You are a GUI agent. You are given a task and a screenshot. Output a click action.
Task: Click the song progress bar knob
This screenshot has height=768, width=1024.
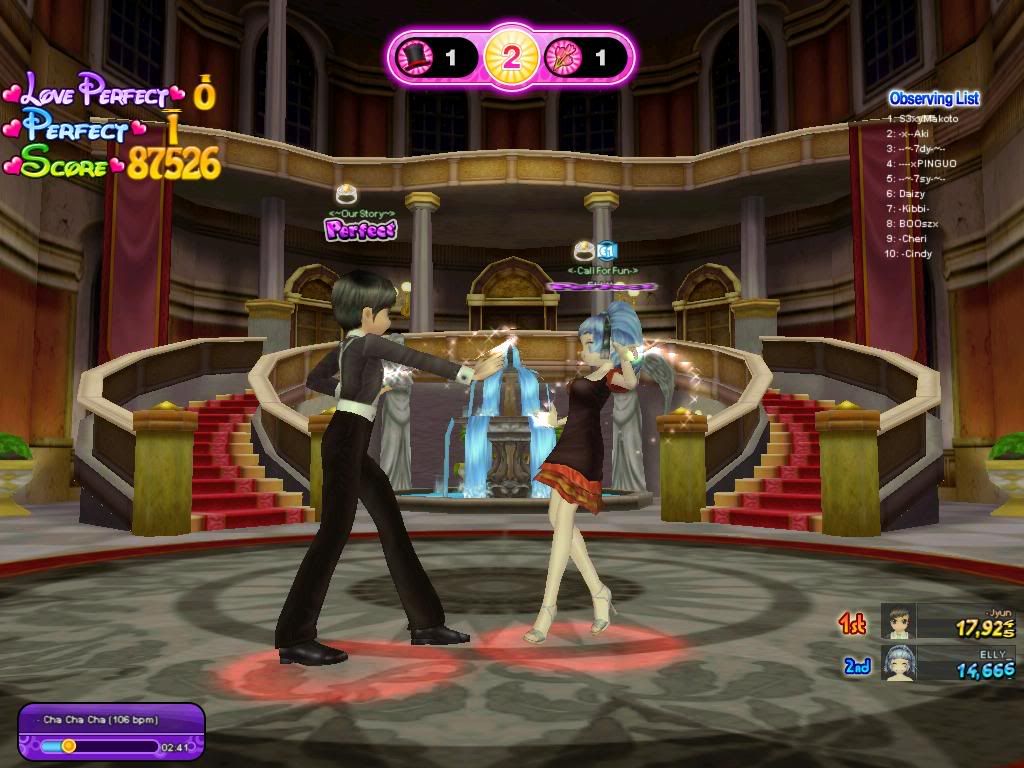pos(69,745)
